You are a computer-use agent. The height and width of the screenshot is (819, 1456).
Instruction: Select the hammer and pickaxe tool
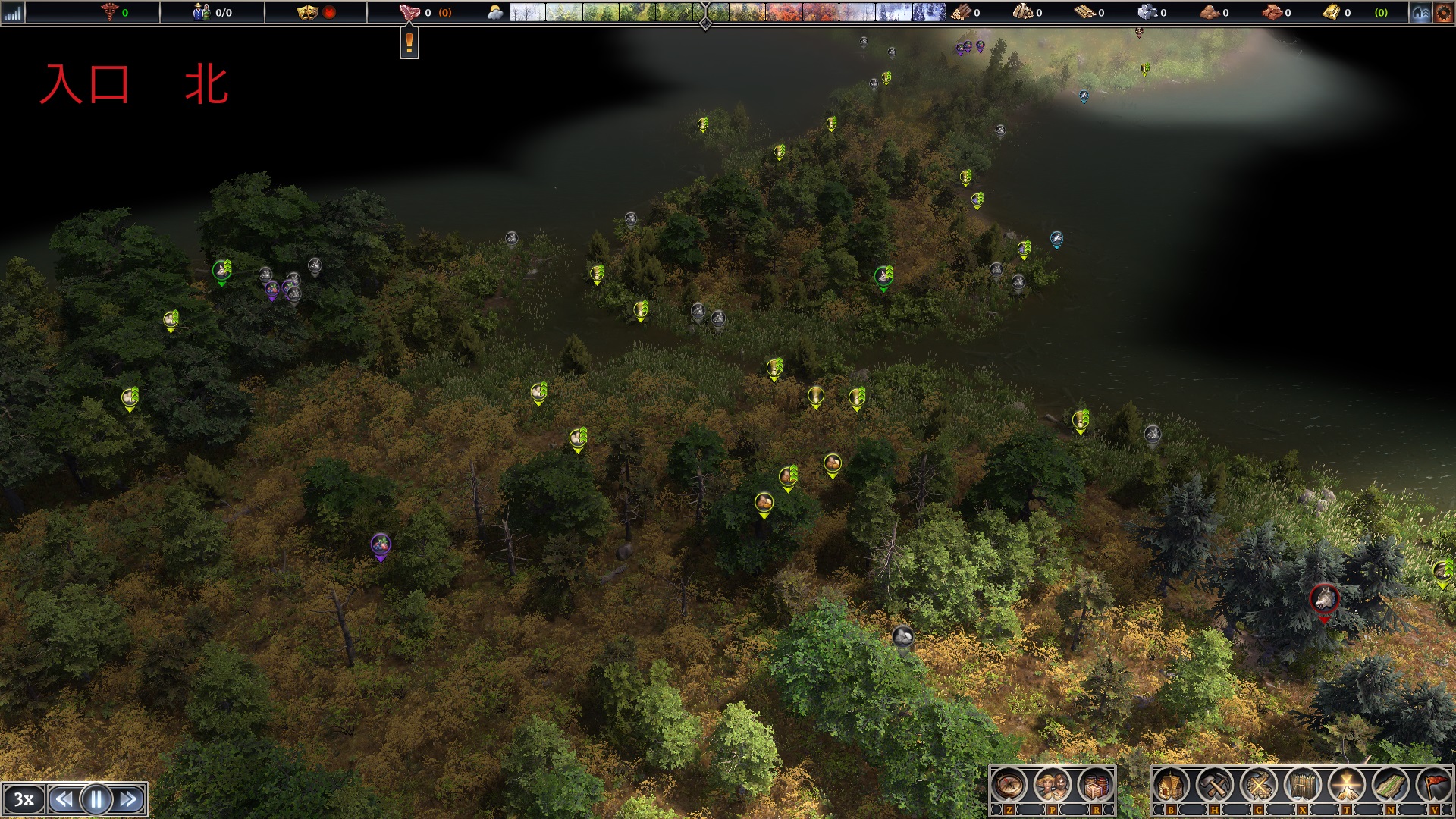coord(1215,786)
